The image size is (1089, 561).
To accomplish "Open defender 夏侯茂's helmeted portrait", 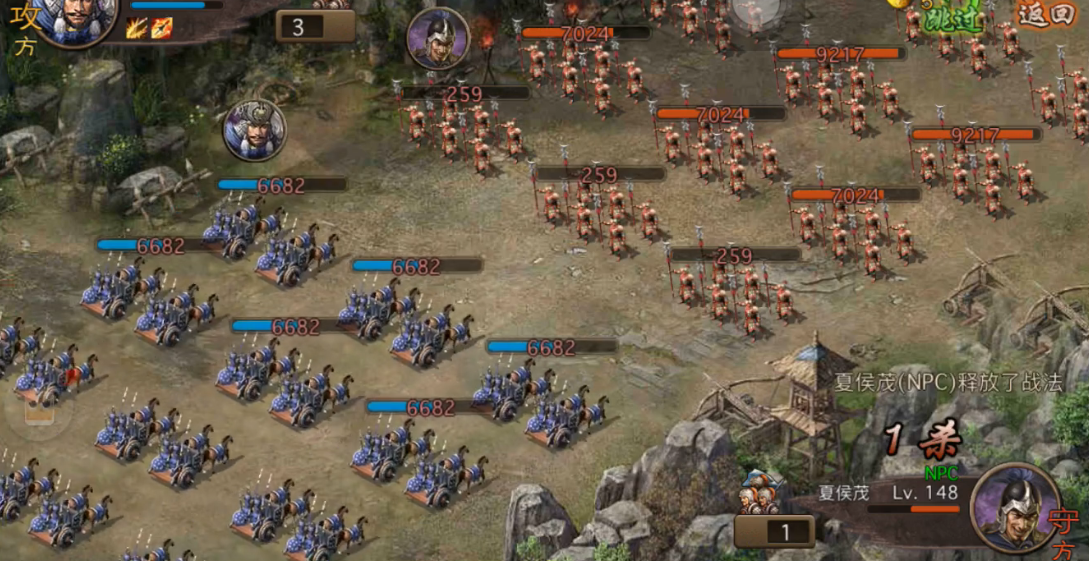I will [x=1014, y=505].
